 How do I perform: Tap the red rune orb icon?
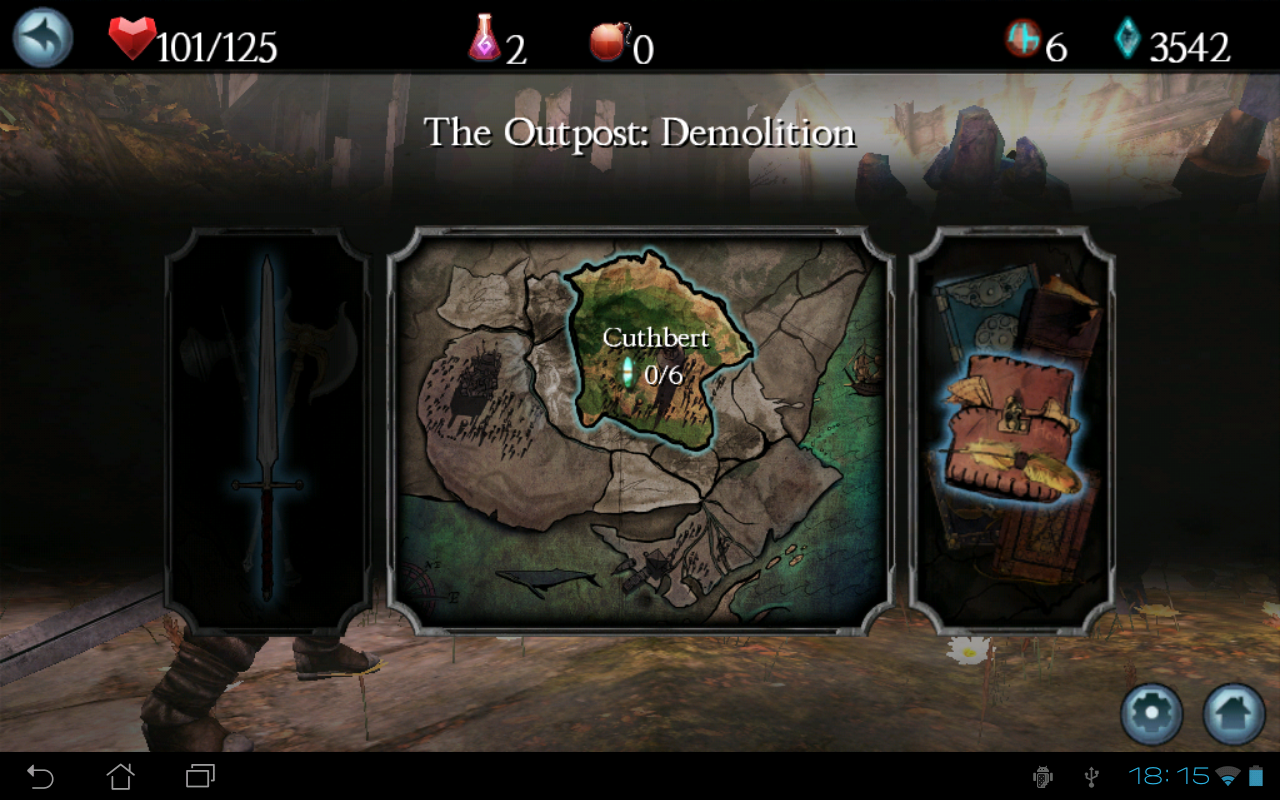(1022, 40)
